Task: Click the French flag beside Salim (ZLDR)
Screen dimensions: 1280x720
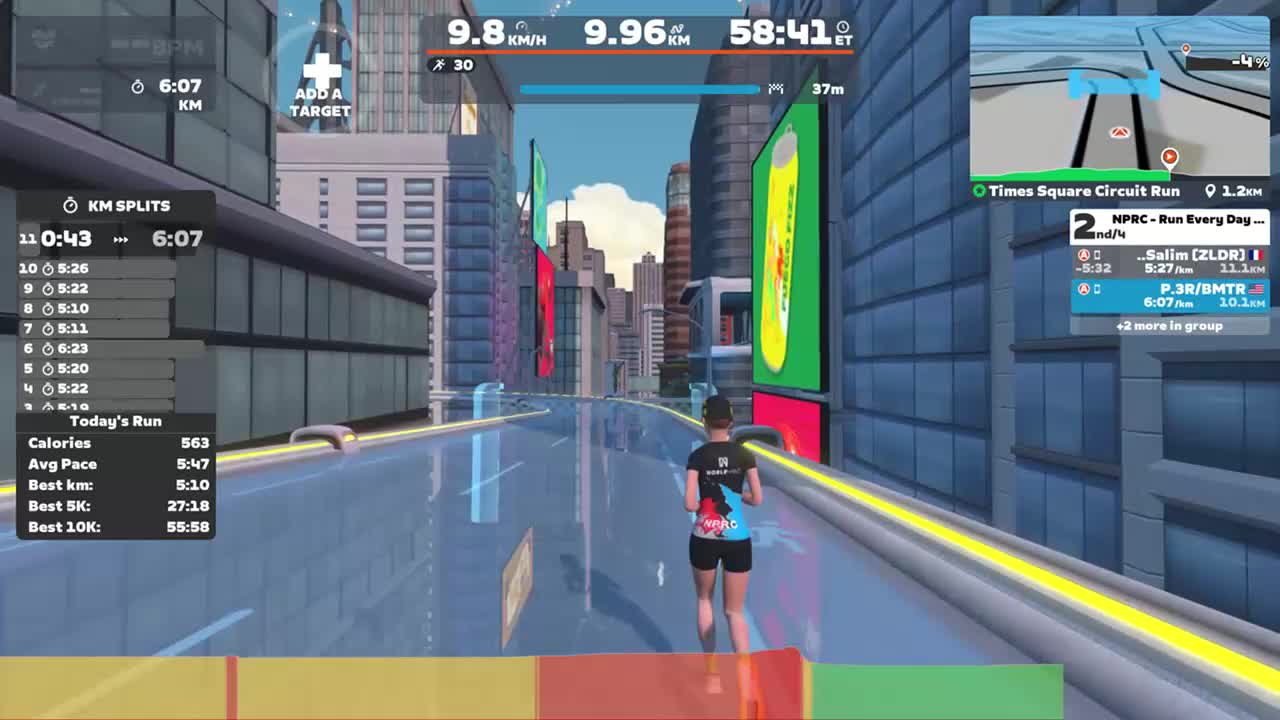Action: point(1257,255)
